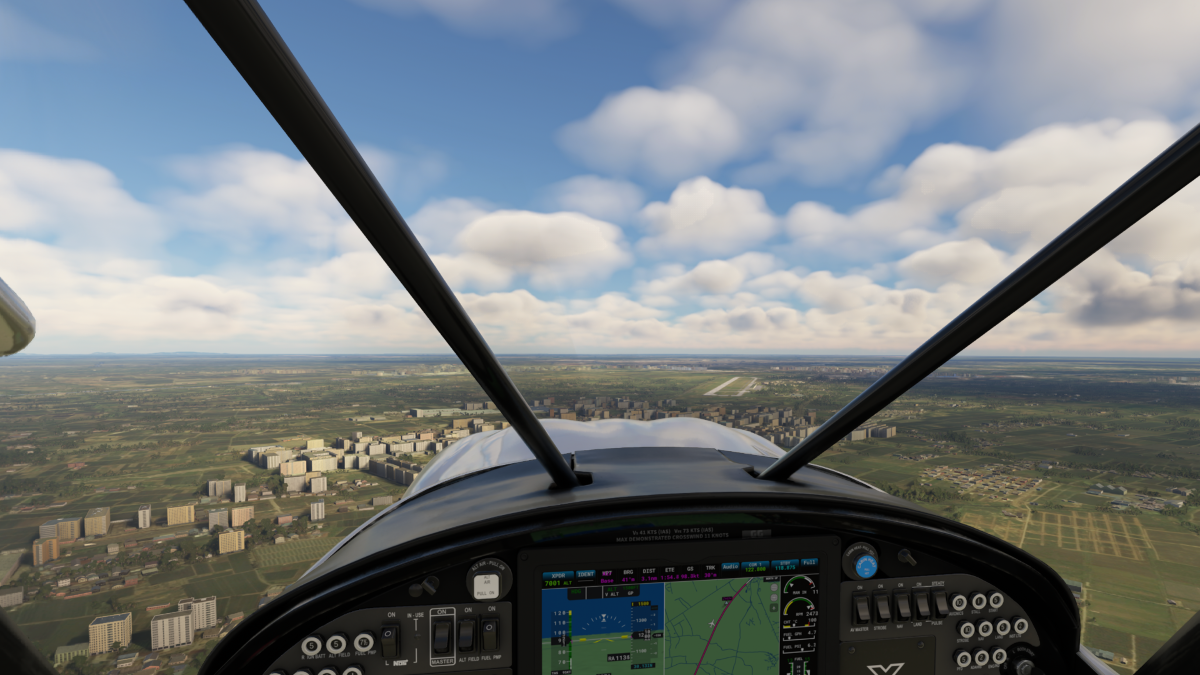
Task: Toggle the ALT FIELD rocker switch
Action: [466, 634]
